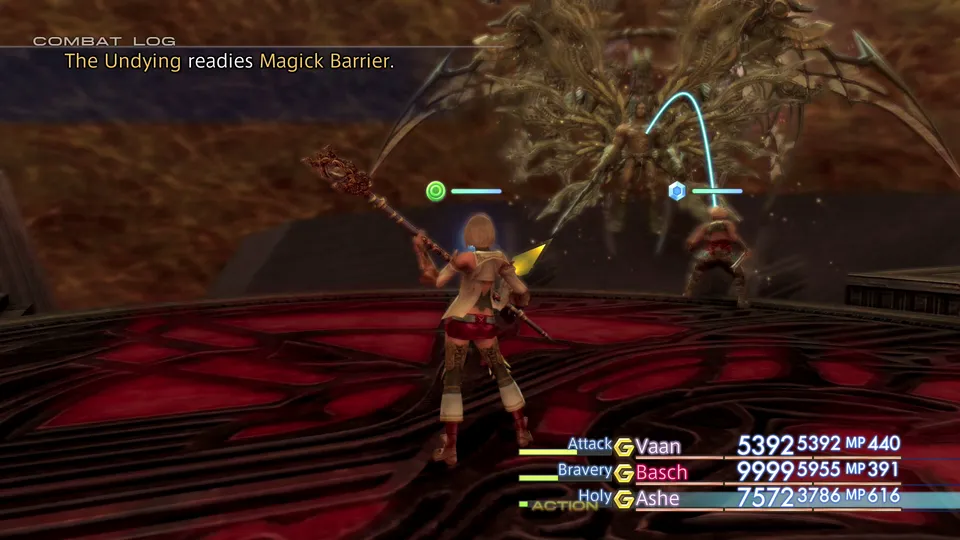960x540 pixels.
Task: Toggle the gambit icon beside Vaan
Action: pyautogui.click(x=624, y=446)
